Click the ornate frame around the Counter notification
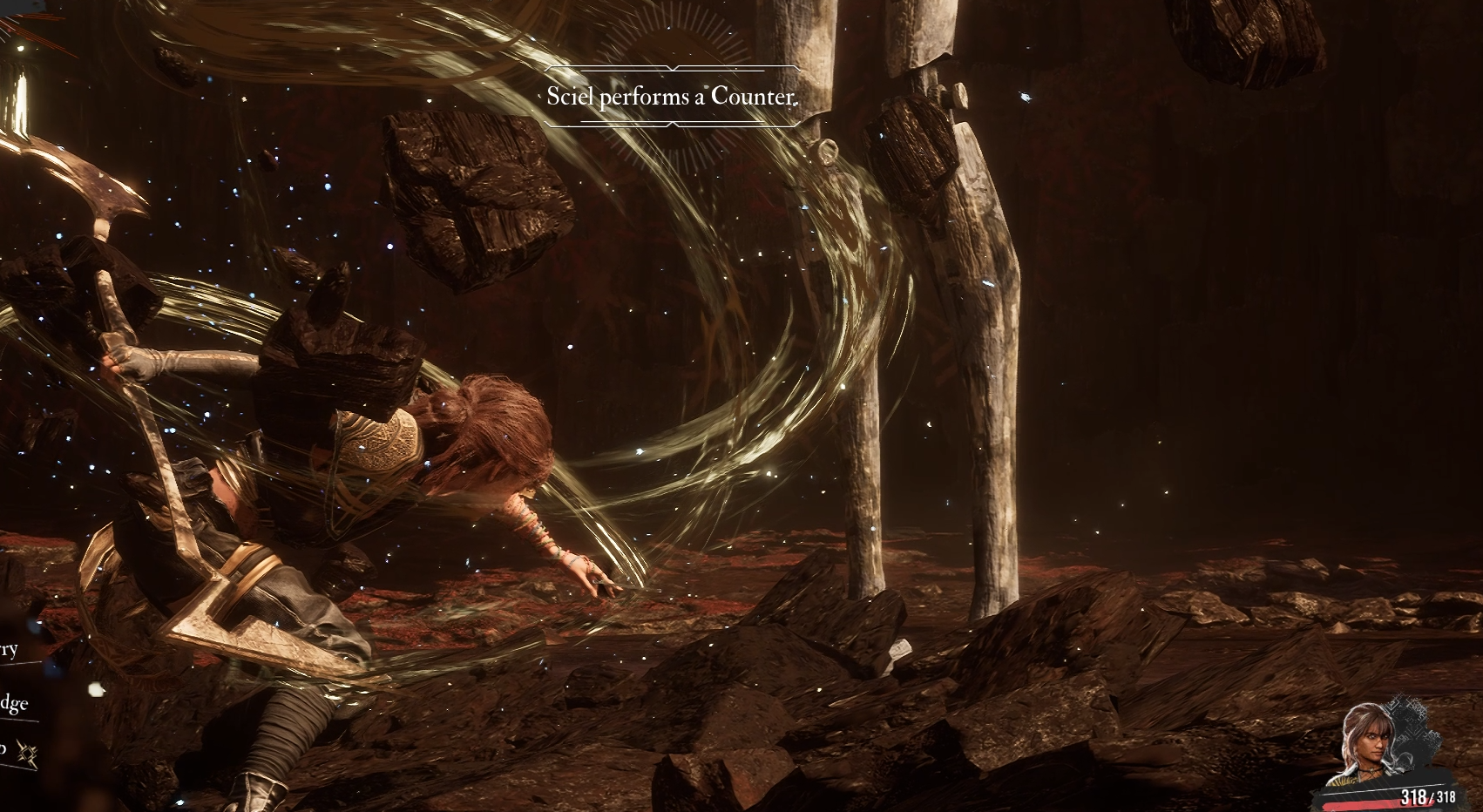The width and height of the screenshot is (1483, 812). point(671,68)
